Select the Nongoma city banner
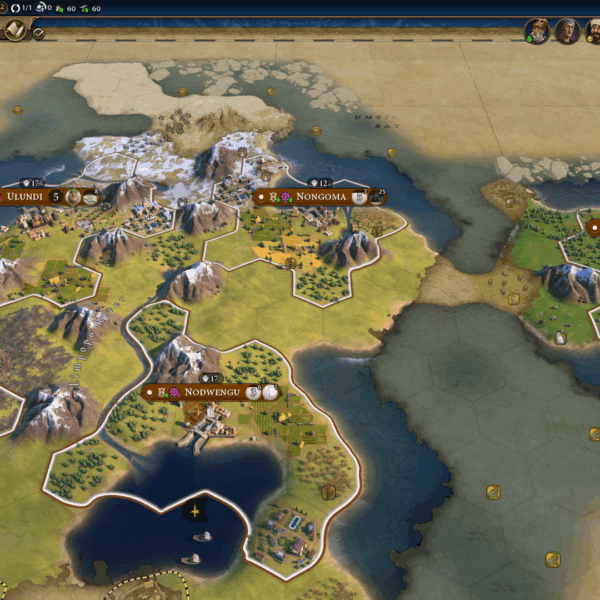Viewport: 600px width, 600px height. [x=320, y=197]
